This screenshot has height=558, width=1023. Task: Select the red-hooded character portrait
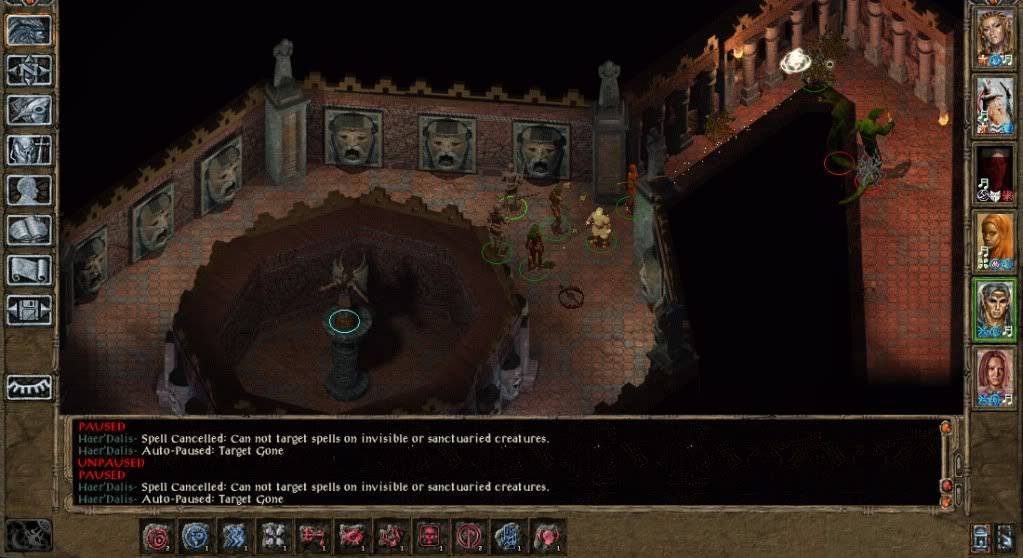click(x=995, y=170)
